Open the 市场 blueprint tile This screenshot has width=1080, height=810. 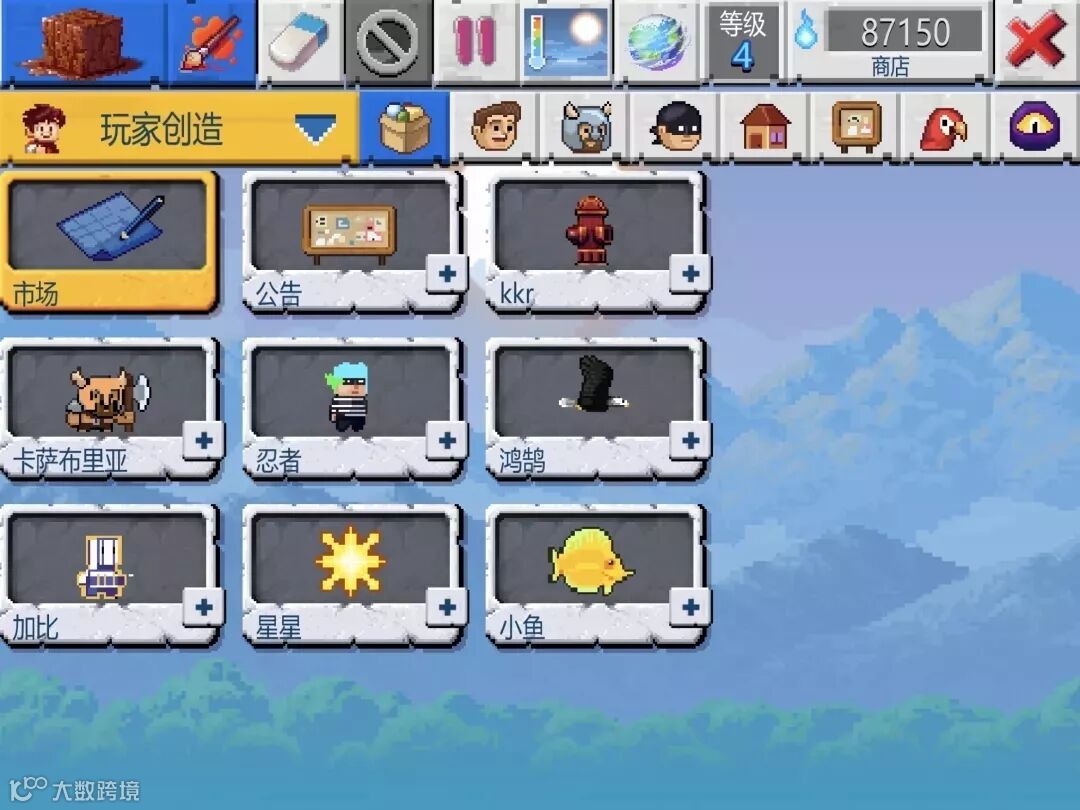[108, 240]
